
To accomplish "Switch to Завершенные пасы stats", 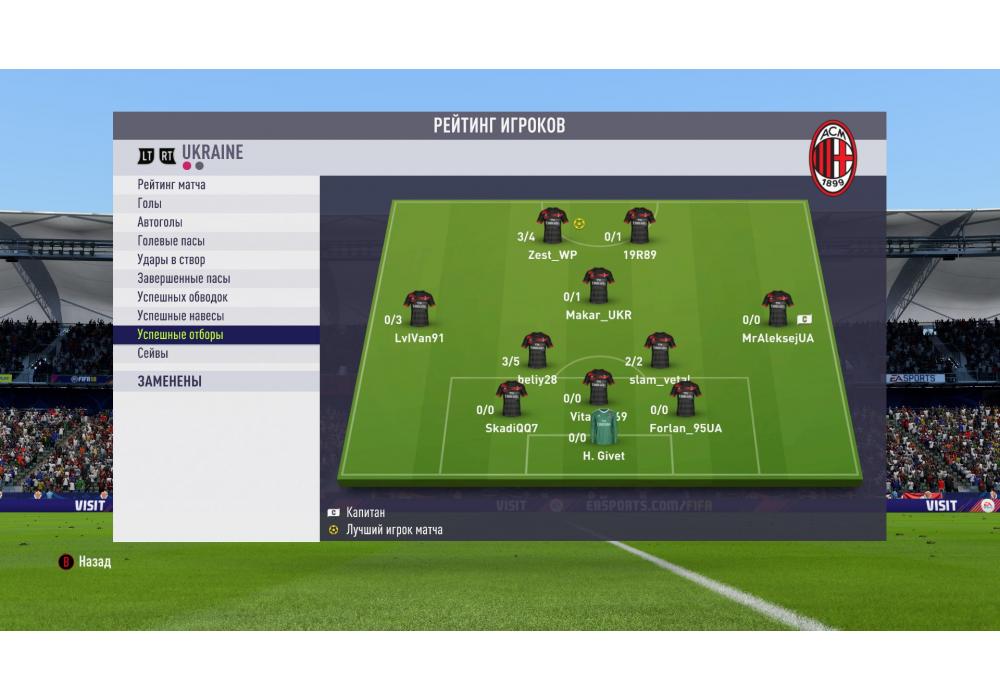I will (216, 279).
